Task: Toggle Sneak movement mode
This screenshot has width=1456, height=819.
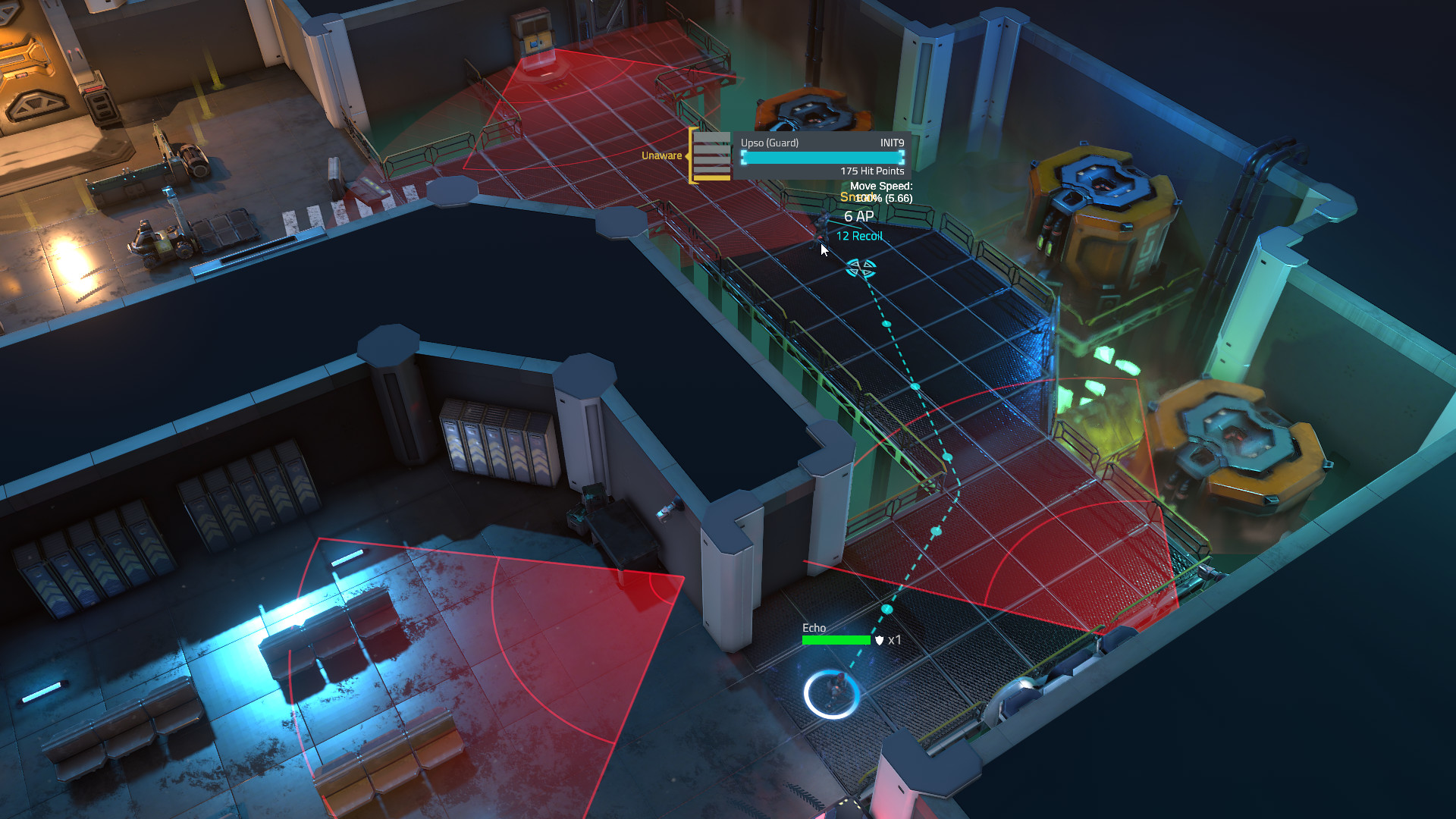Action: [x=853, y=197]
